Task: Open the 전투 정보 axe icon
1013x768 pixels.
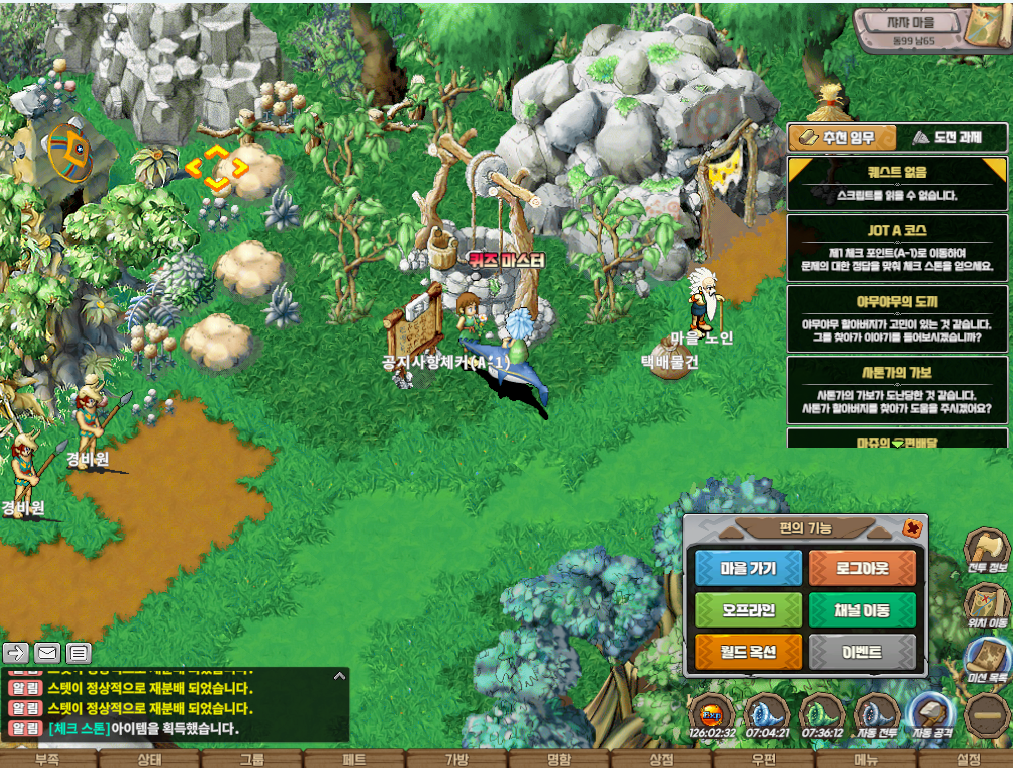Action: click(987, 550)
